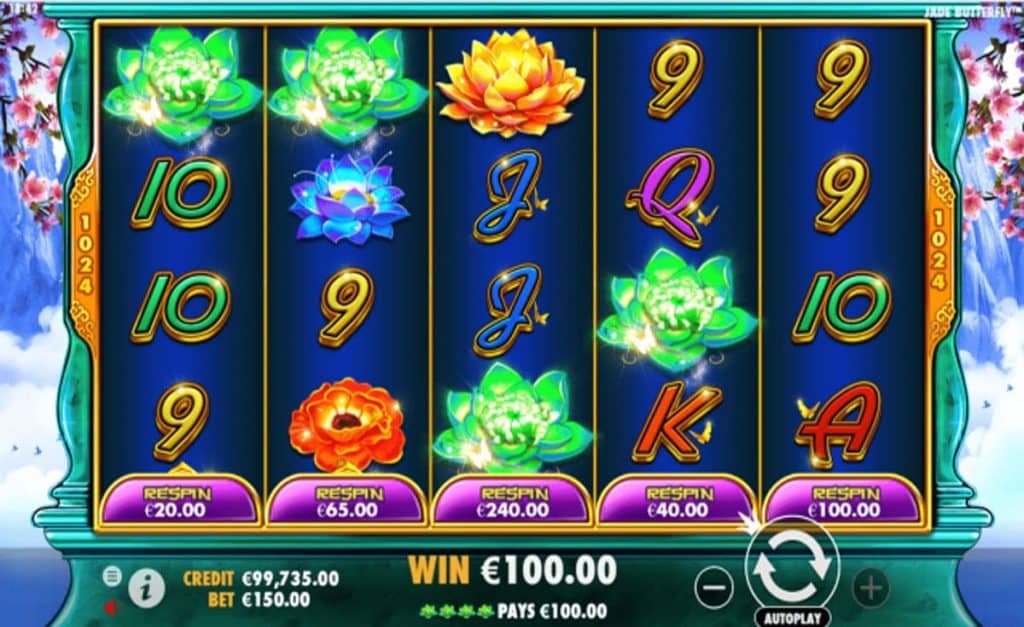Viewport: 1024px width, 627px height.
Task: Open the Autoplay options
Action: [x=791, y=617]
